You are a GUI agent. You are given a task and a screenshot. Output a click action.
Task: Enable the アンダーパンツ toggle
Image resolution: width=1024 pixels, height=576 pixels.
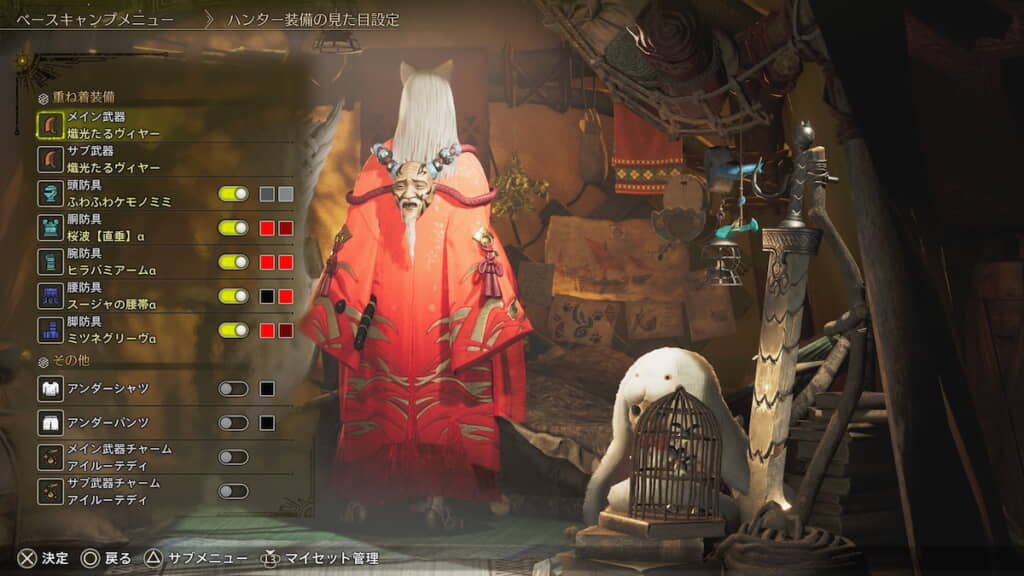pos(233,423)
